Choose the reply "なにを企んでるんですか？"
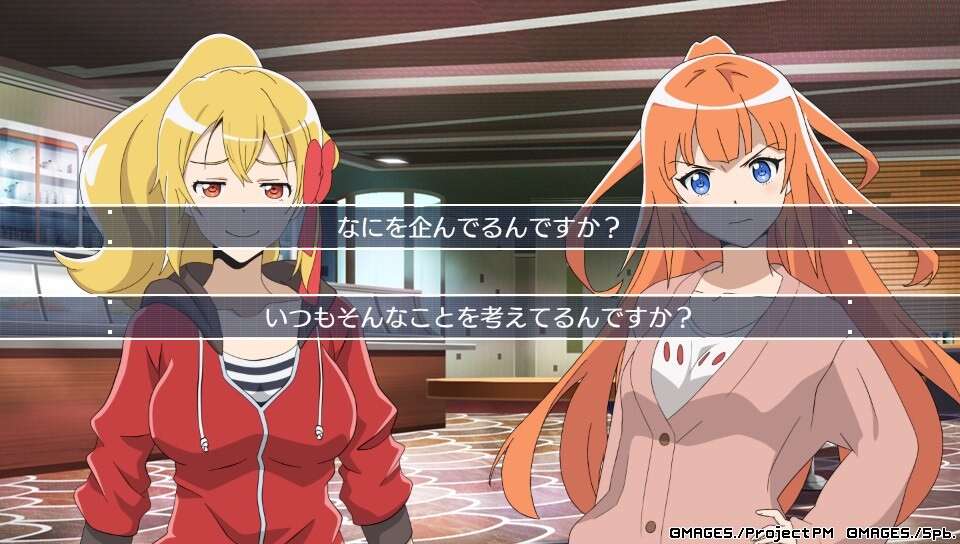960x544 pixels. [480, 227]
